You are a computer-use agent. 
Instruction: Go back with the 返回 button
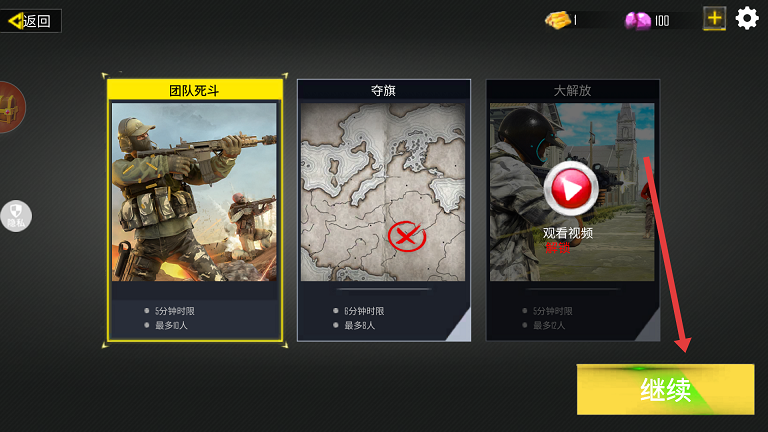[x=31, y=20]
